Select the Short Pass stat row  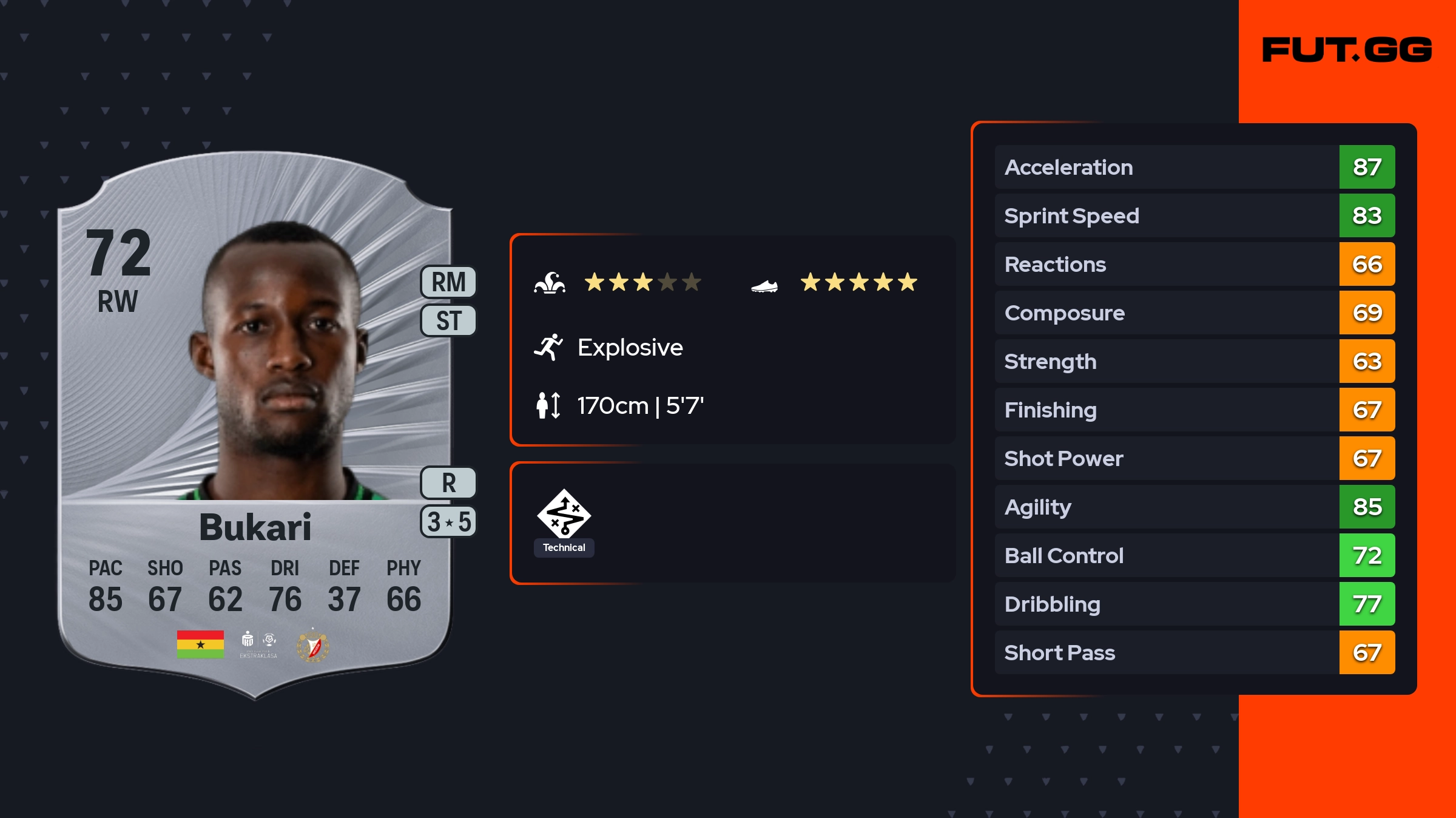[x=1194, y=652]
